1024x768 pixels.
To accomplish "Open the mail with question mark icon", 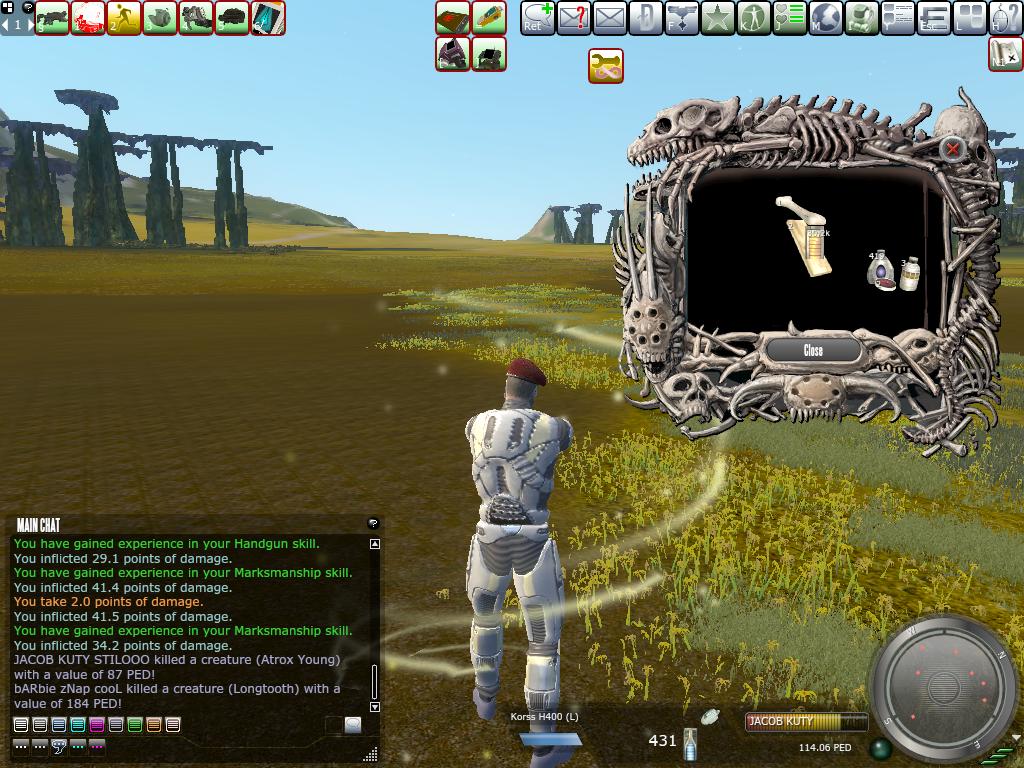I will pos(574,18).
